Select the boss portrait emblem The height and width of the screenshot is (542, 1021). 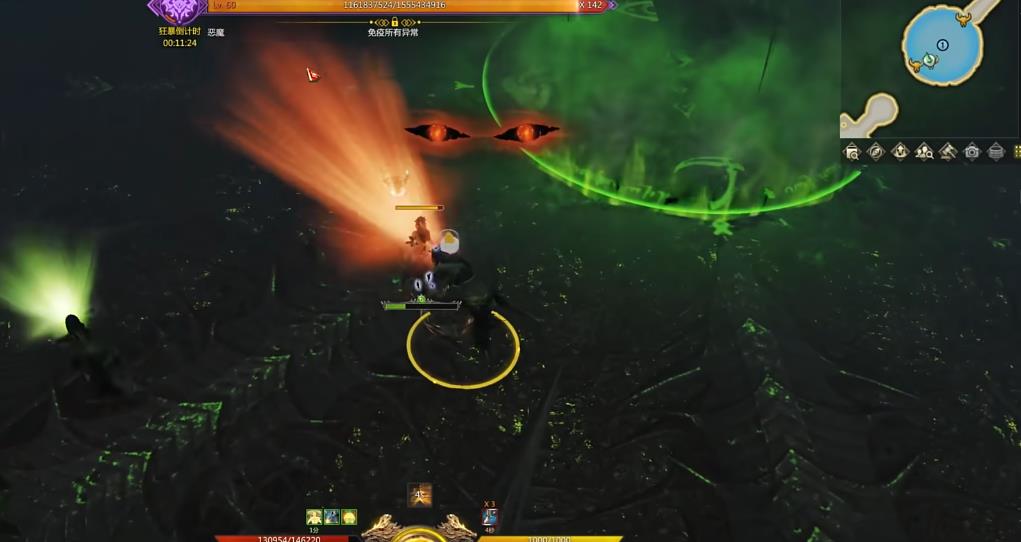point(177,9)
